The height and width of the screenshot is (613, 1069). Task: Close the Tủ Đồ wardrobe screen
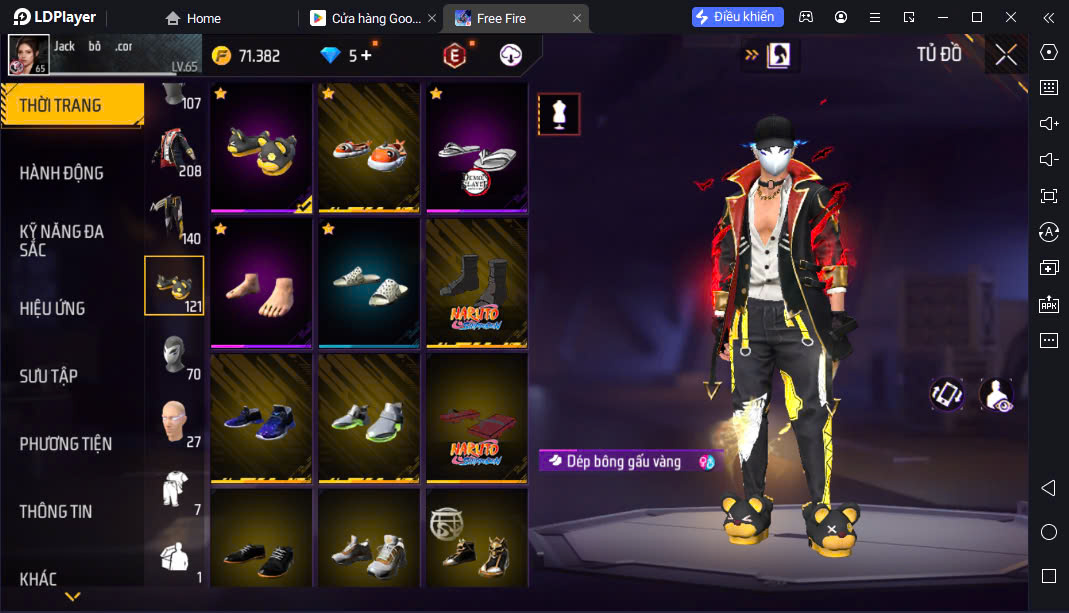pos(1006,55)
